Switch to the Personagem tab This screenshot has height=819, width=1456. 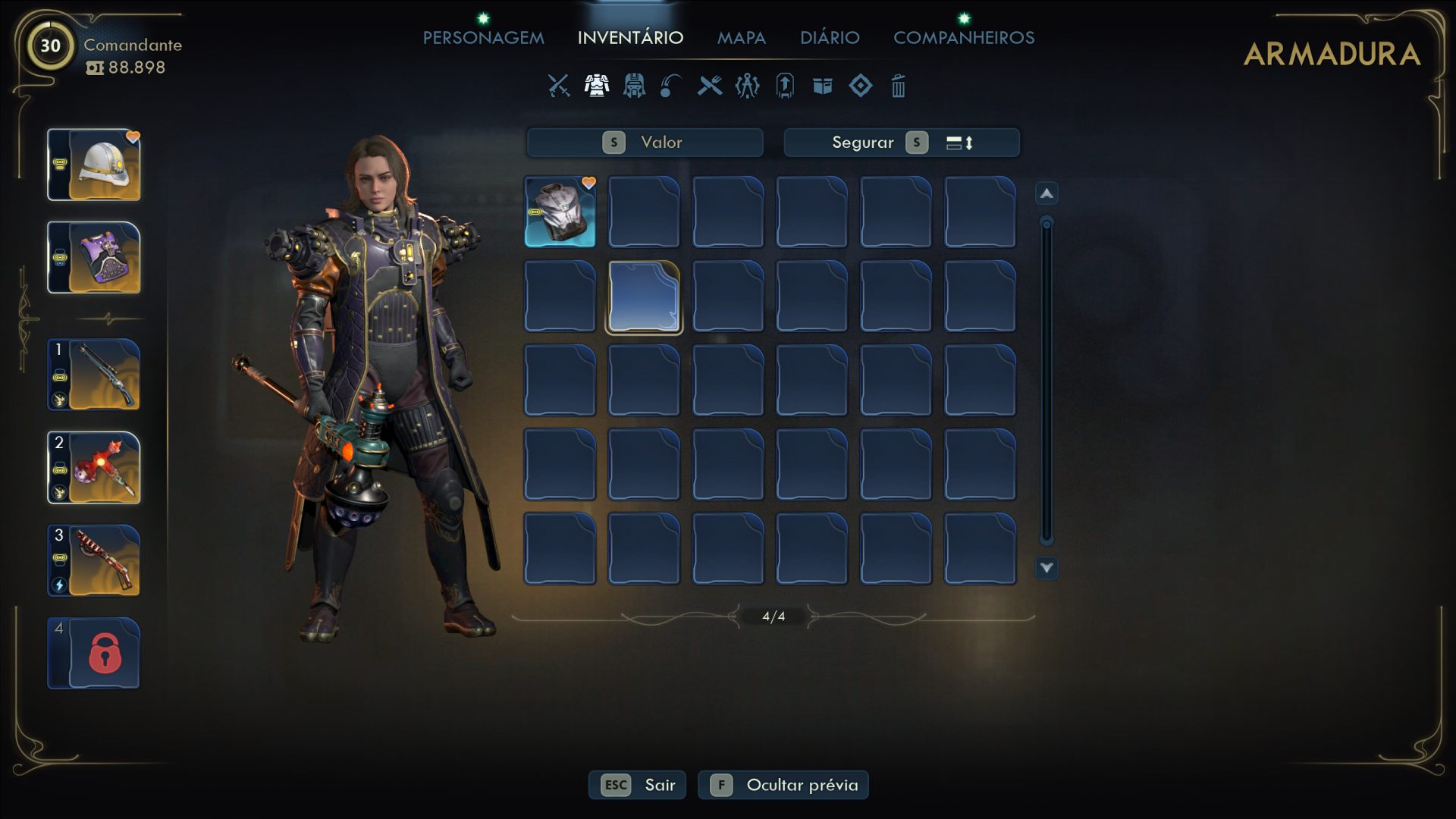(483, 38)
